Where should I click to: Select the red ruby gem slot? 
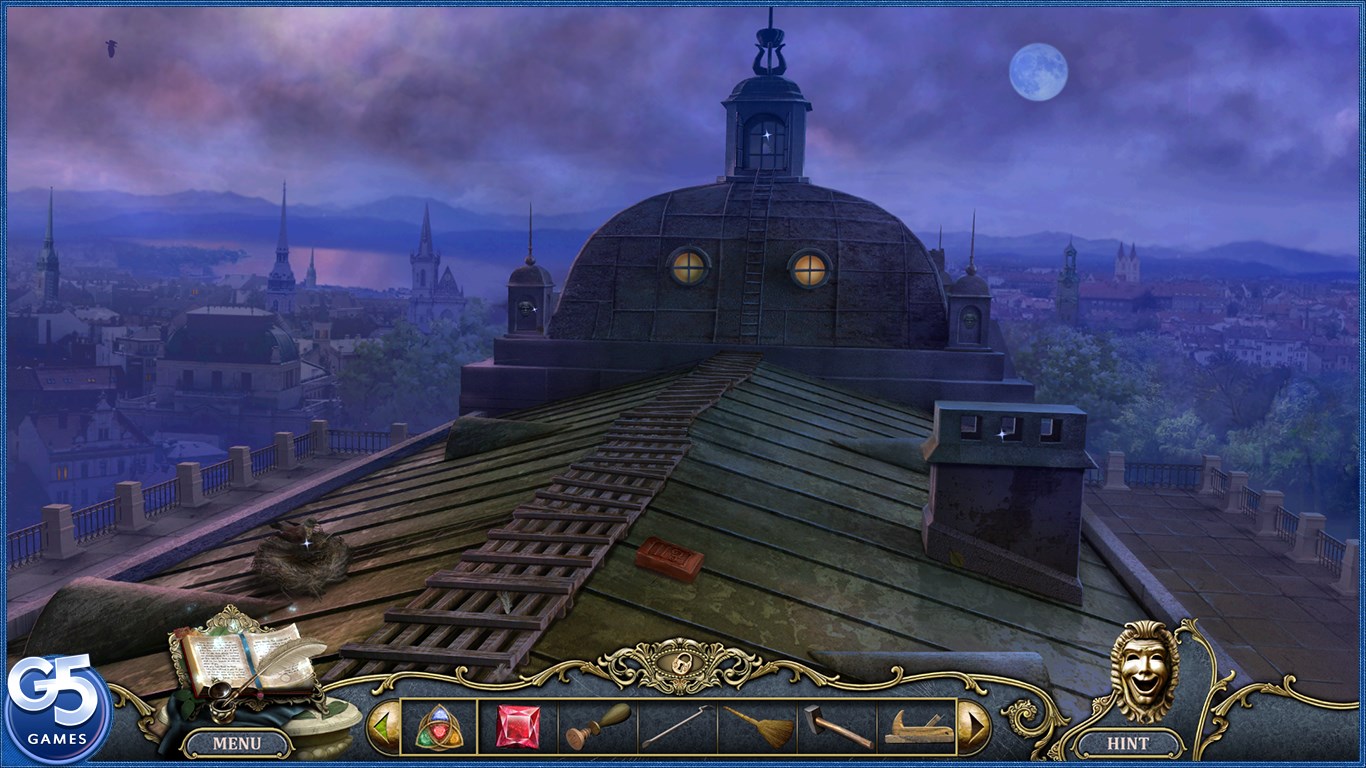(x=518, y=727)
